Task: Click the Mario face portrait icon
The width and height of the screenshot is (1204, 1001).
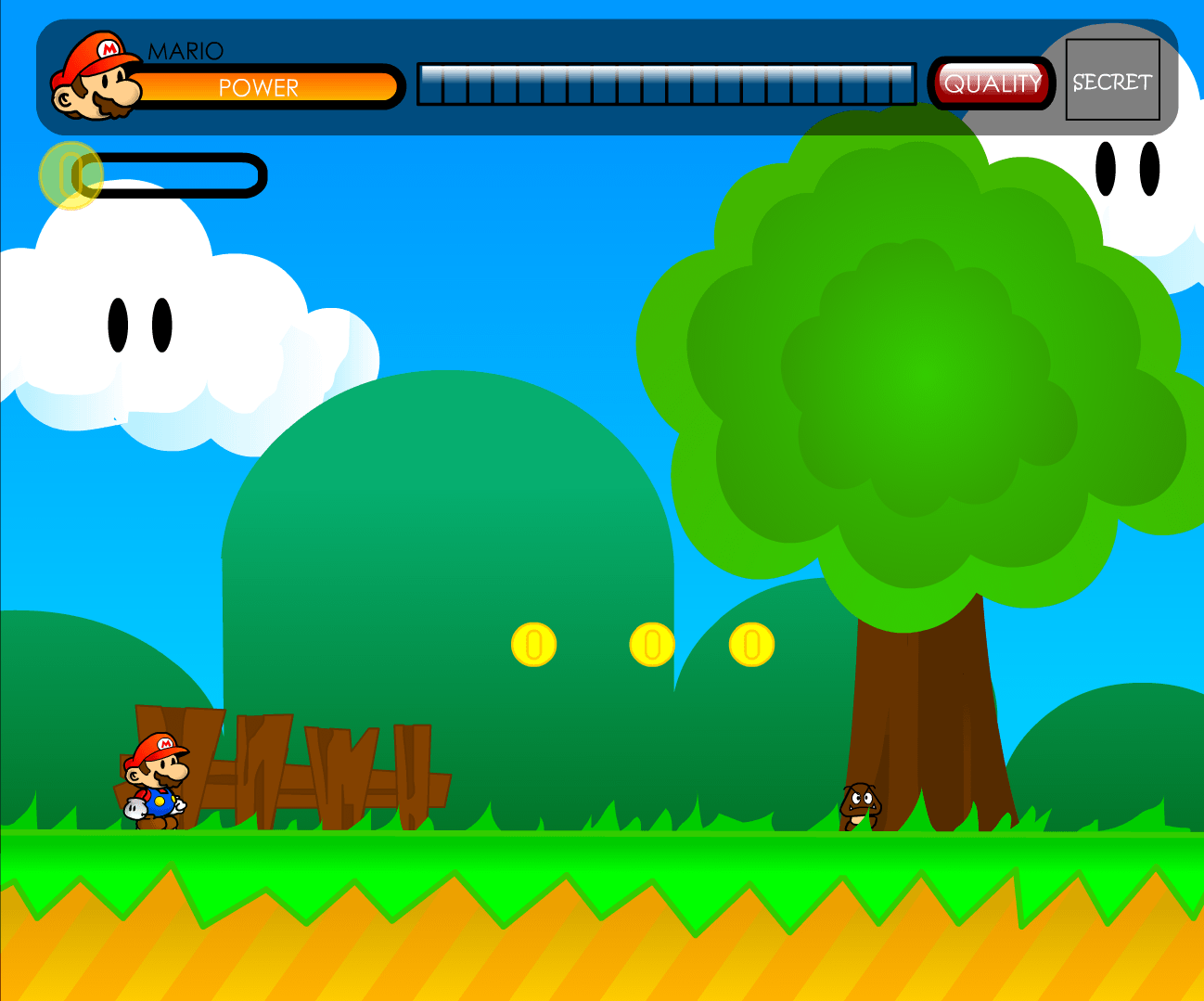Action: [96, 74]
